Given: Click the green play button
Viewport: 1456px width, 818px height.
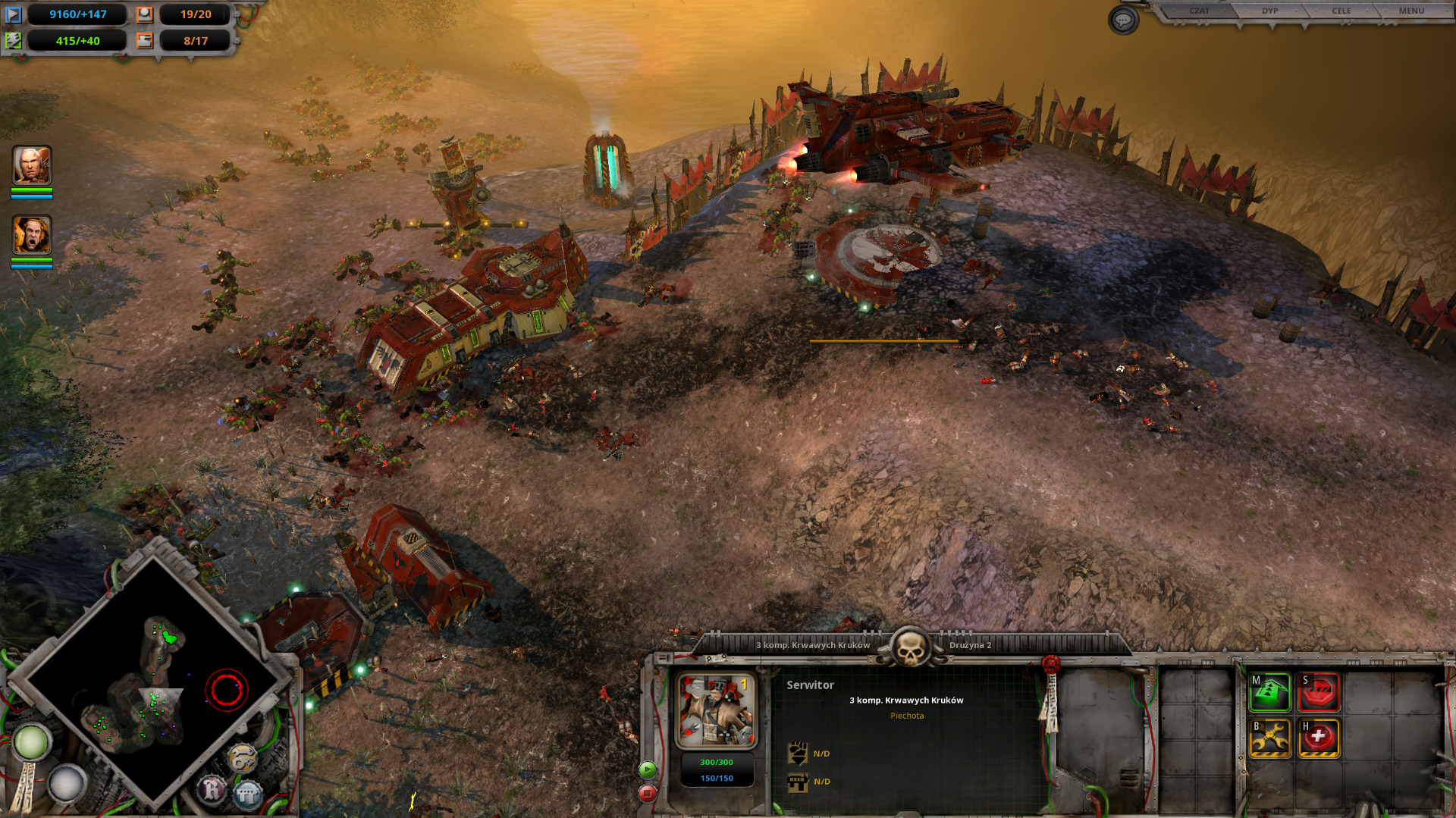Looking at the screenshot, I should point(647,770).
